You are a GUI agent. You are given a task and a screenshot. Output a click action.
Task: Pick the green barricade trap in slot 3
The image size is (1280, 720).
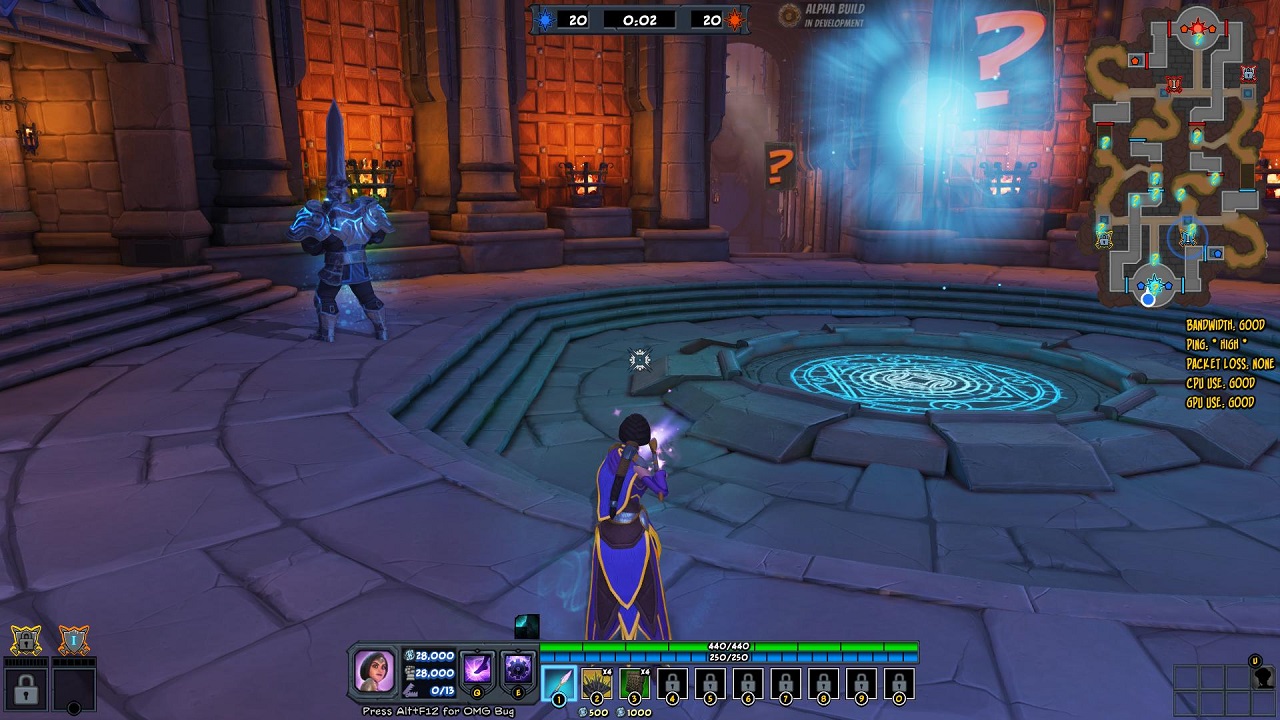634,683
